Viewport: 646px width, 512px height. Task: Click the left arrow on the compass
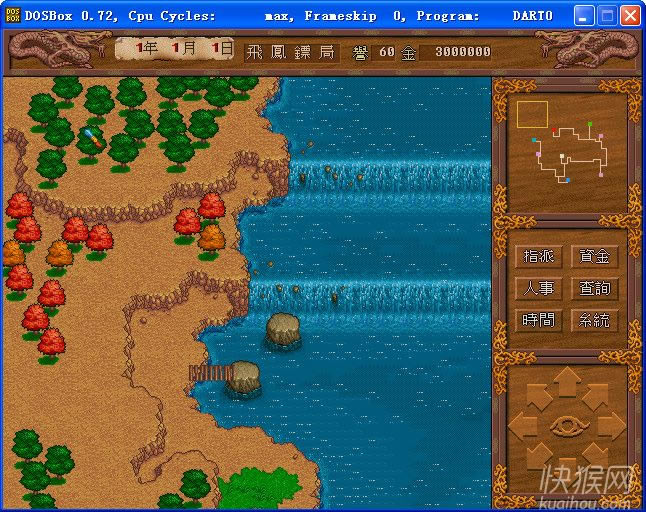(522, 424)
